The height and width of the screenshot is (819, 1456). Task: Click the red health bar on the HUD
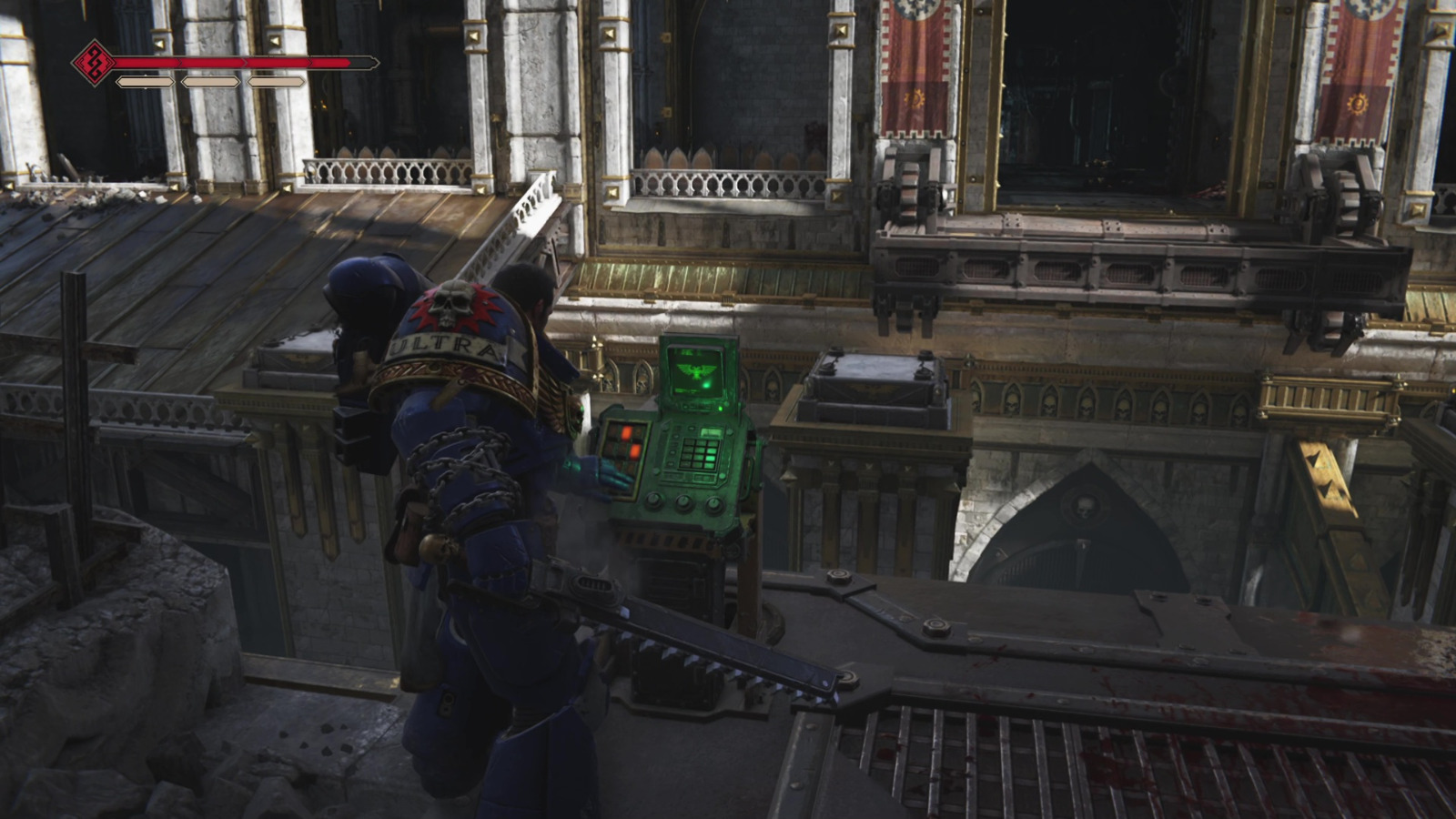(x=227, y=64)
